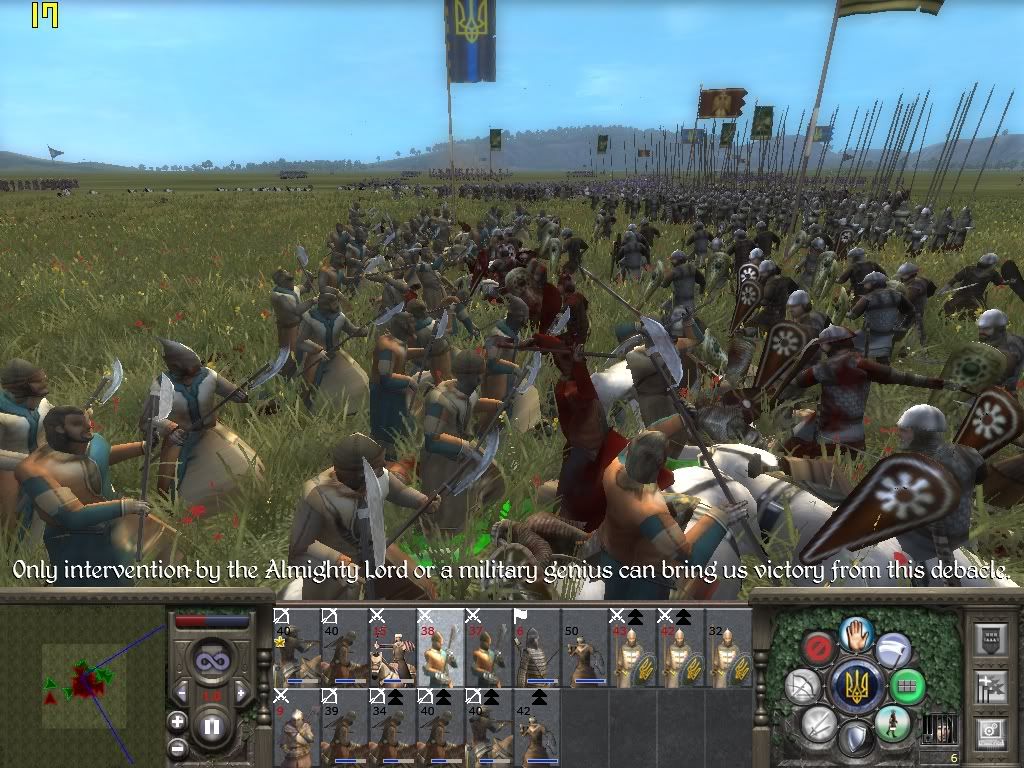1024x768 pixels.
Task: Toggle the shield guard mode button
Action: (856, 740)
